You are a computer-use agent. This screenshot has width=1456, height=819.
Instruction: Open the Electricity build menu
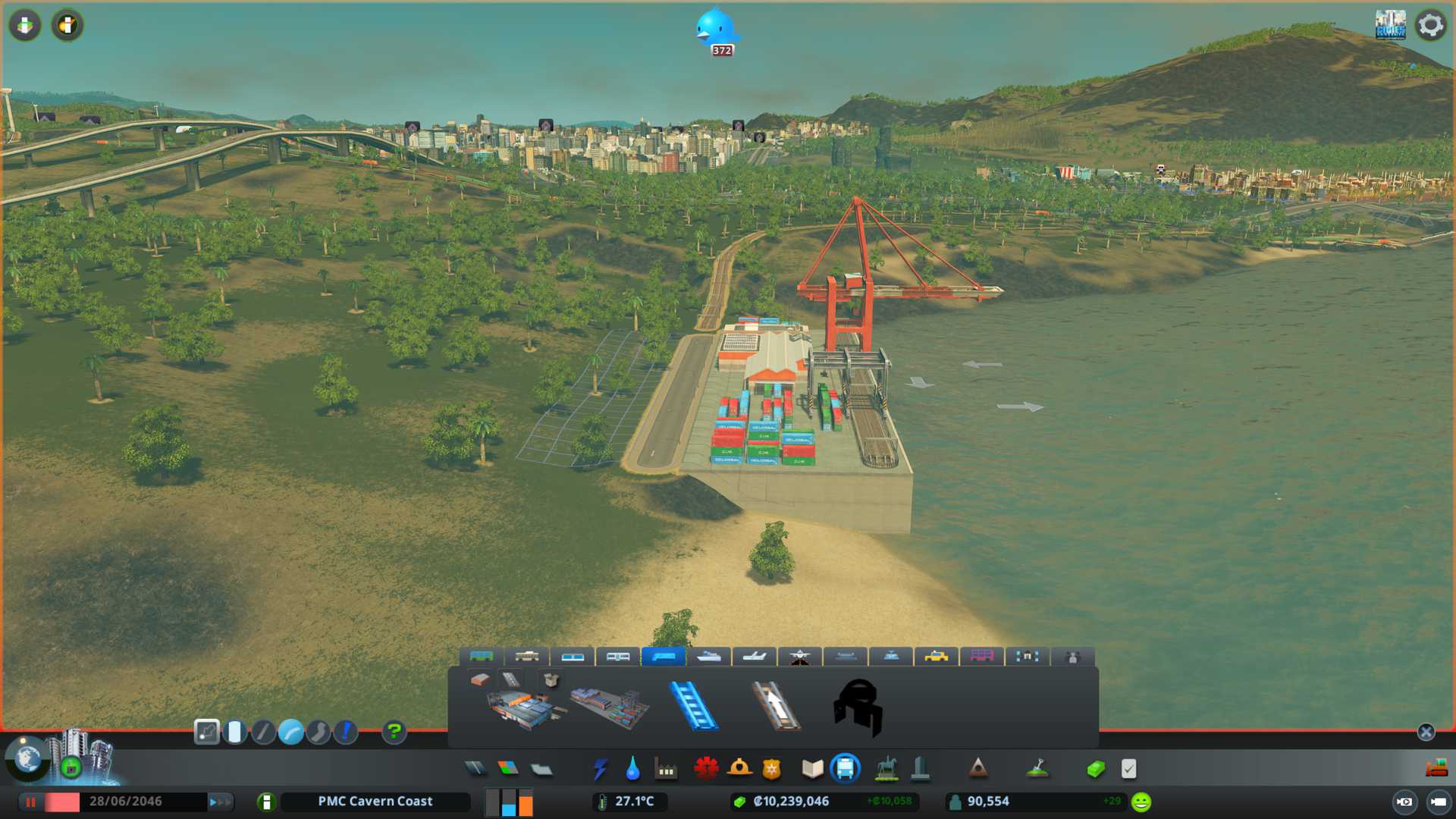coord(601,769)
